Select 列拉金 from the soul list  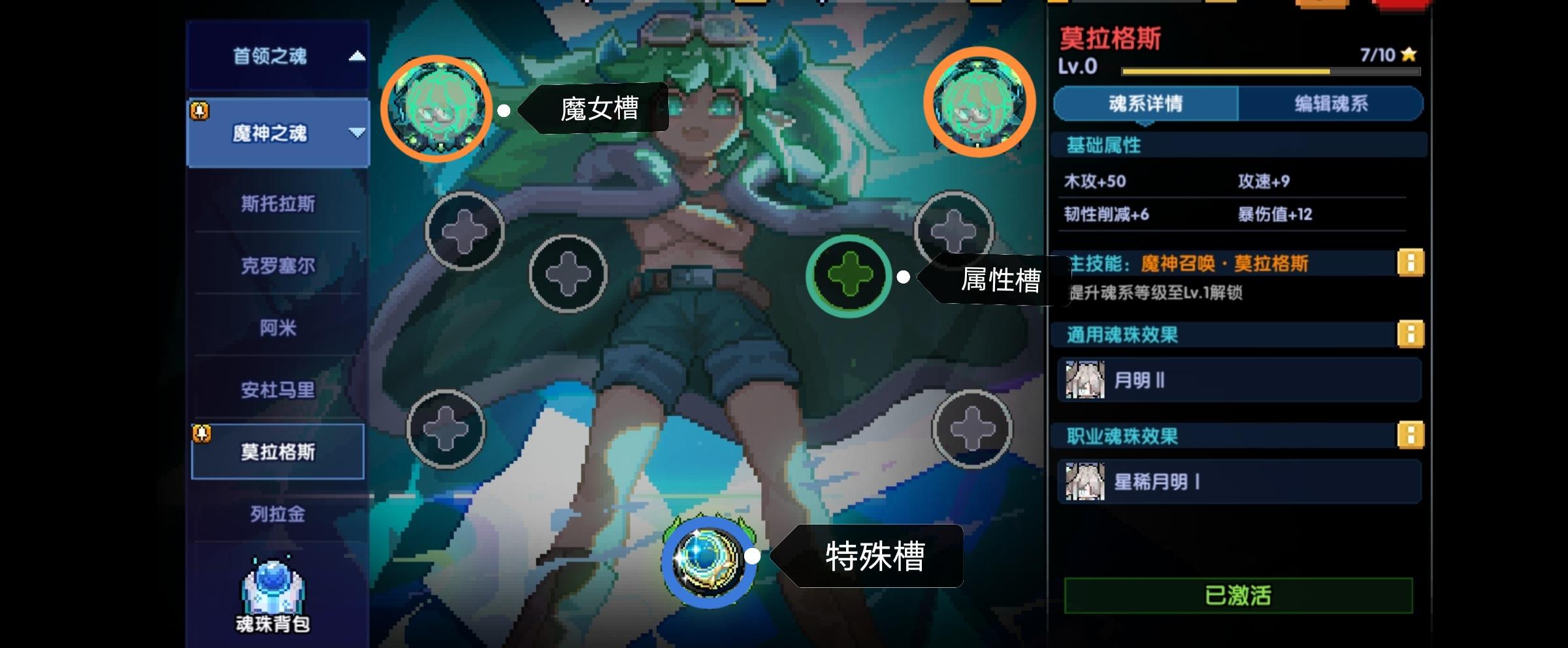pyautogui.click(x=278, y=515)
